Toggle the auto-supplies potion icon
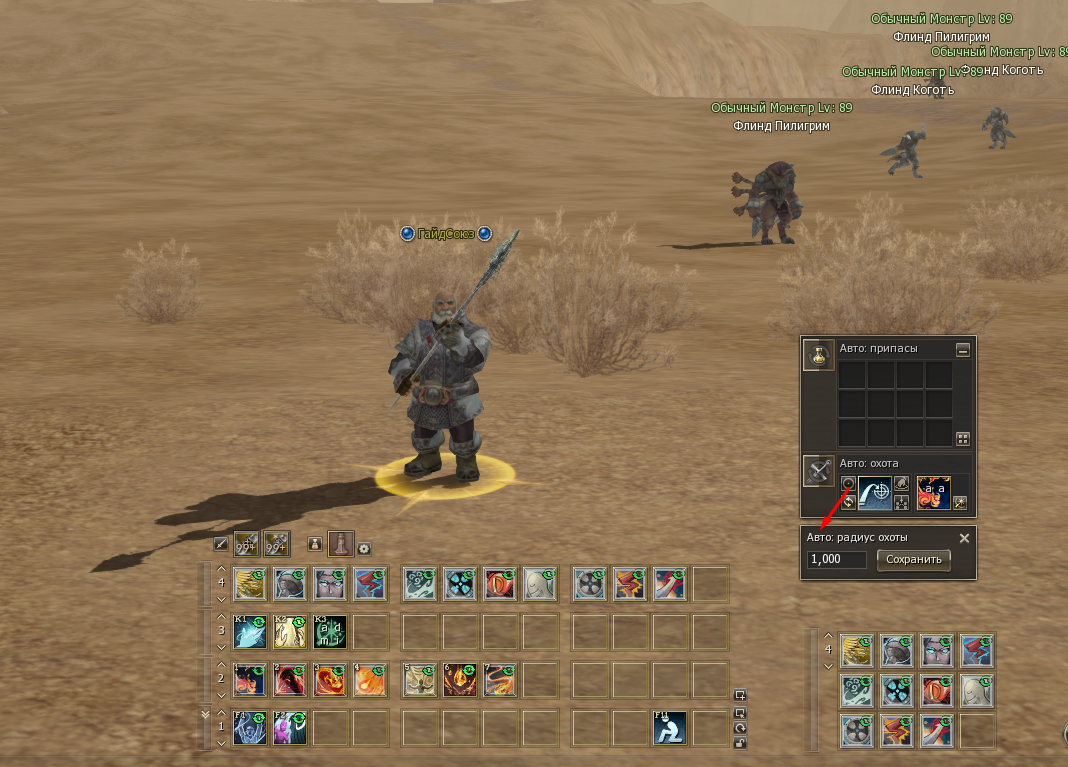 [819, 354]
